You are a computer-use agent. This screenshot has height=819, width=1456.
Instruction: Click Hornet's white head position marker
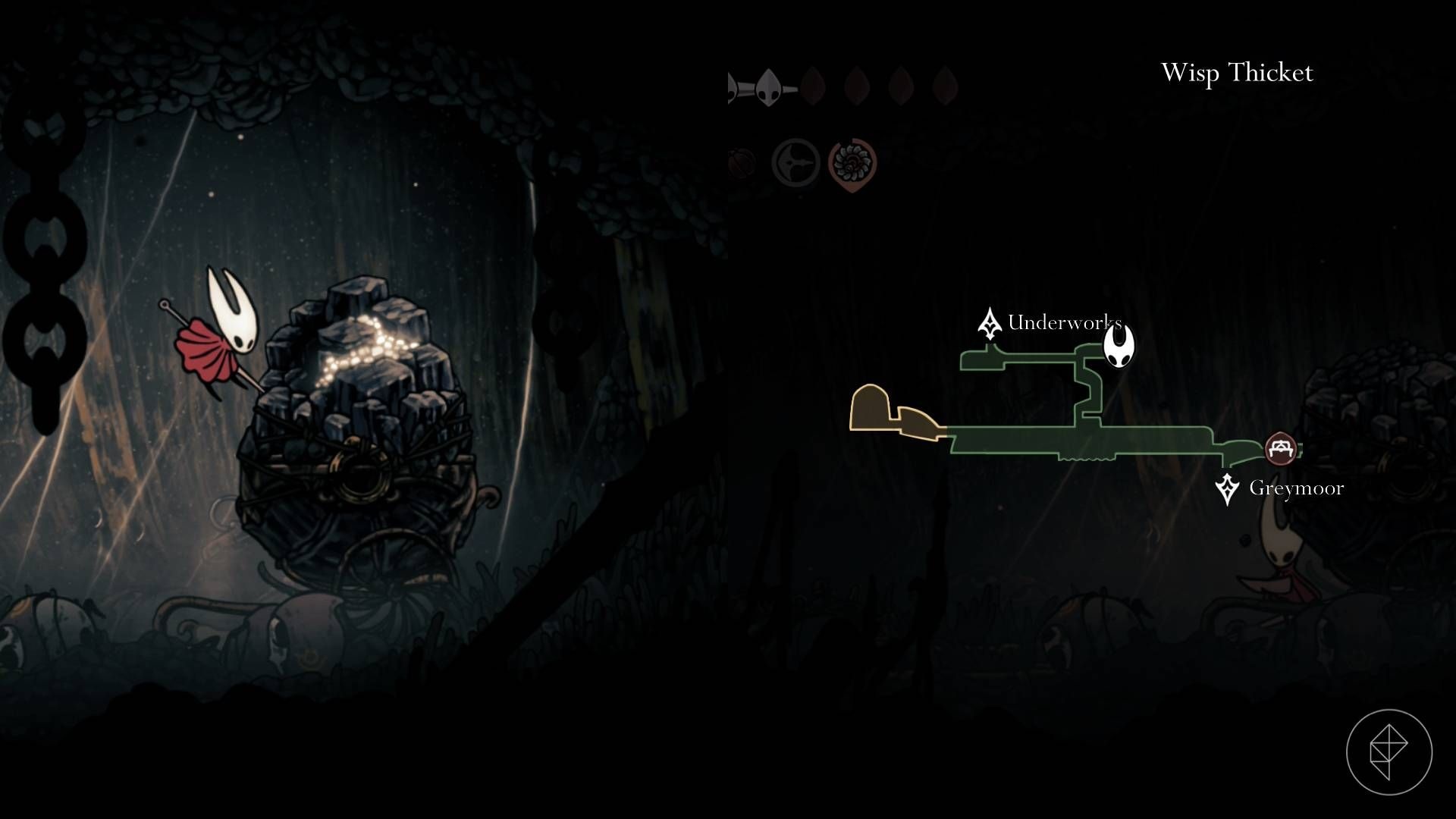[x=1118, y=345]
